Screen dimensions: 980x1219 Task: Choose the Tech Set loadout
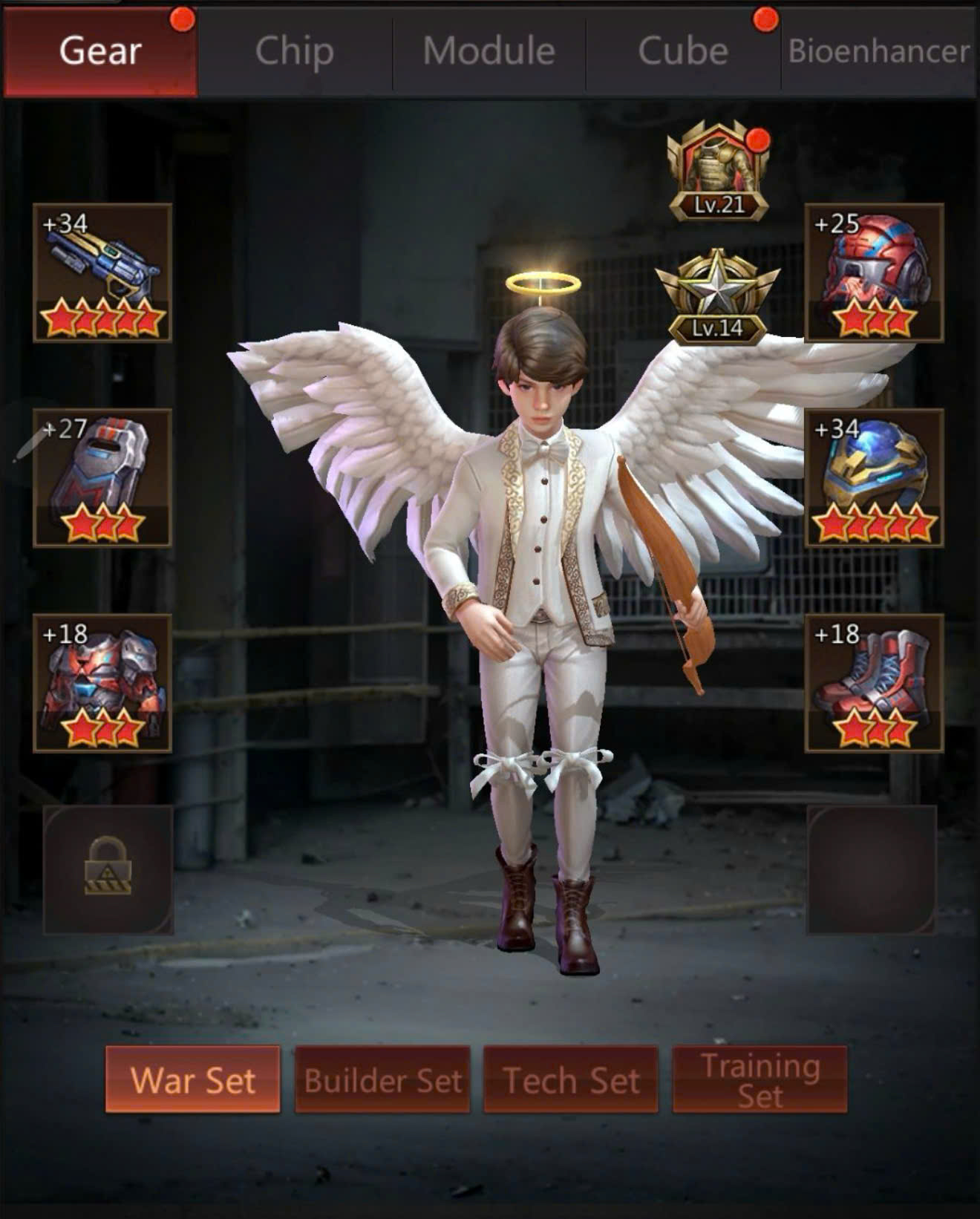pos(571,1079)
